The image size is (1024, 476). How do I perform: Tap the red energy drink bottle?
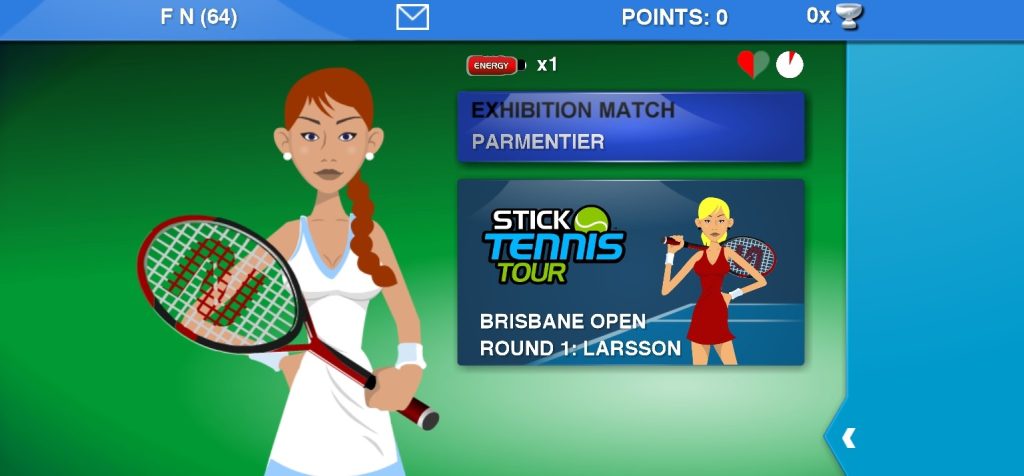click(x=496, y=66)
